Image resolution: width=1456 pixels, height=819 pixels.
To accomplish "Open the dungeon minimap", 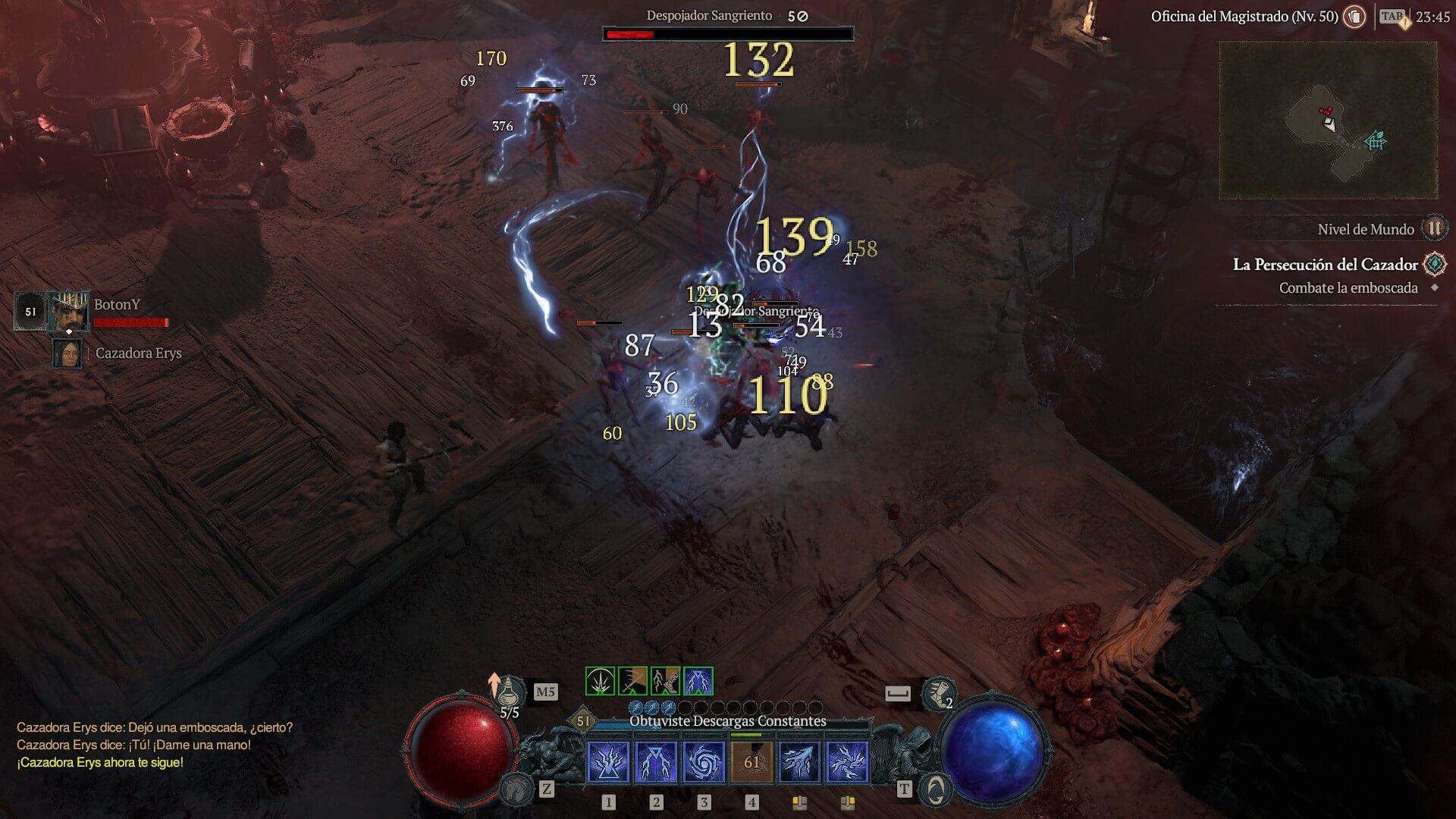I will 1327,121.
